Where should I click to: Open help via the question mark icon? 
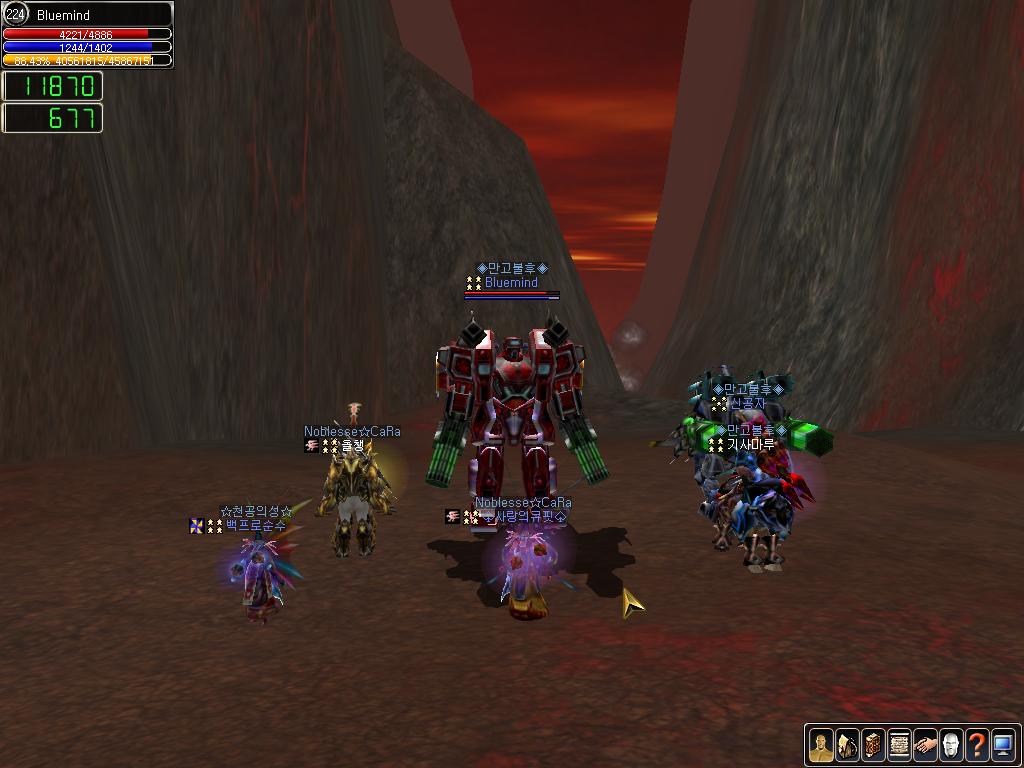click(x=977, y=745)
